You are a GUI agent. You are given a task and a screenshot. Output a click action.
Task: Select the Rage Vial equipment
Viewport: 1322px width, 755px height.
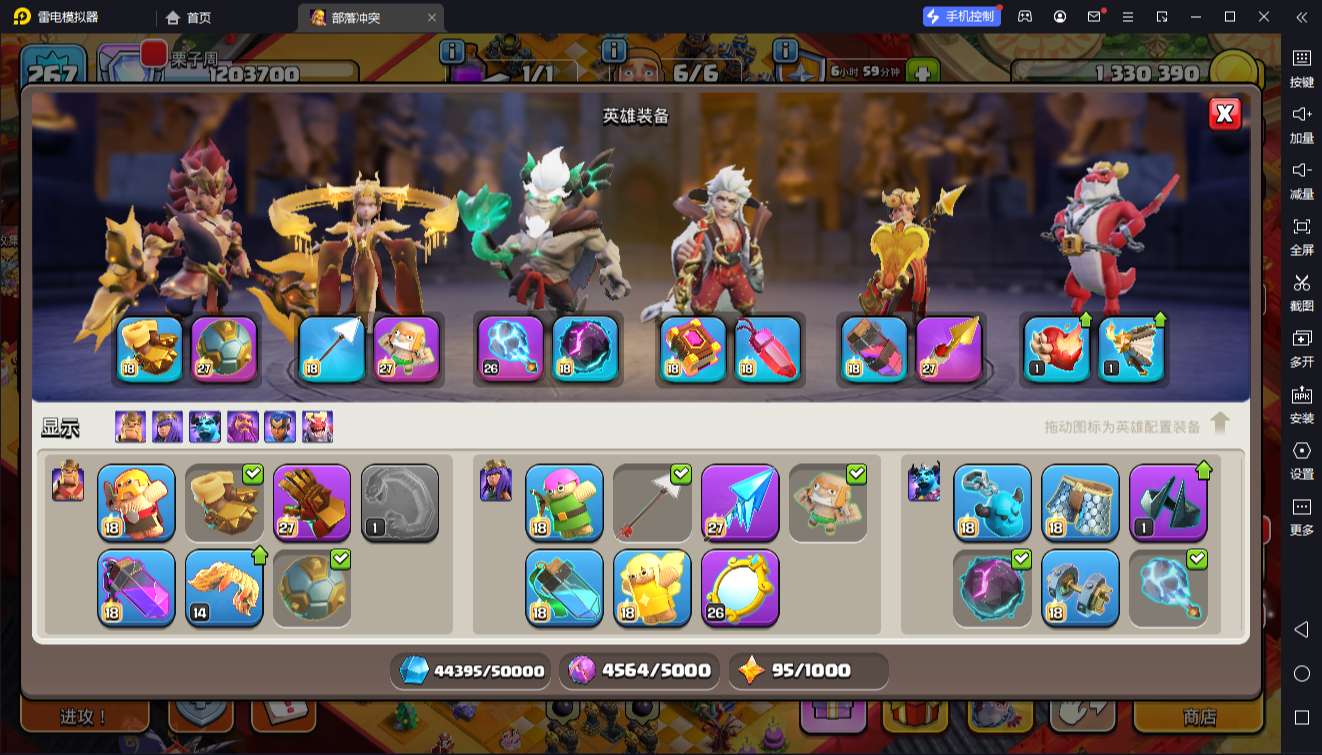(136, 587)
